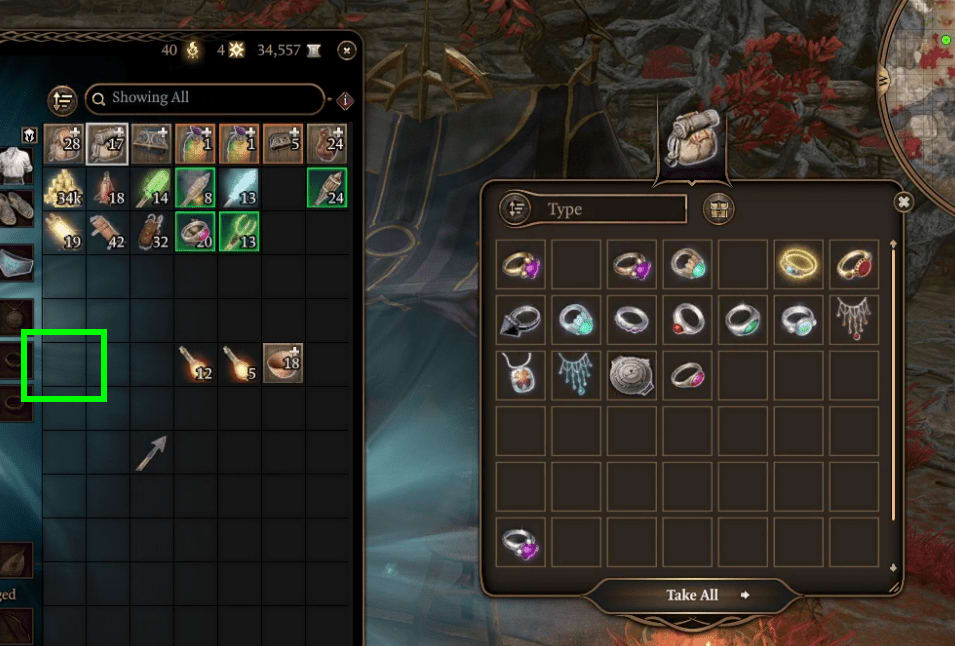Viewport: 955px width, 646px height.
Task: Close the container loot window
Action: click(x=903, y=202)
